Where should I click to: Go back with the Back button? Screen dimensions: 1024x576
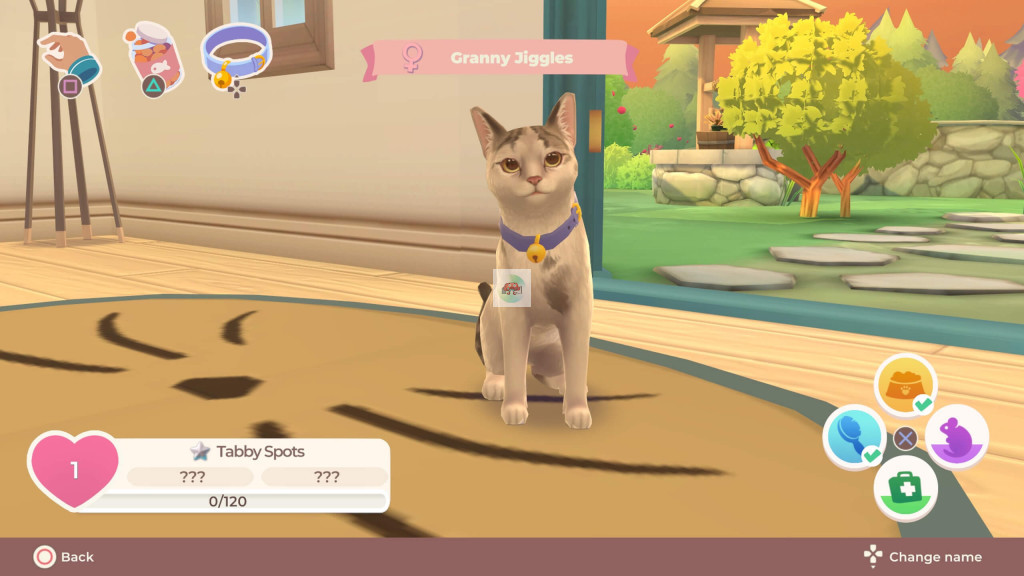[64, 557]
